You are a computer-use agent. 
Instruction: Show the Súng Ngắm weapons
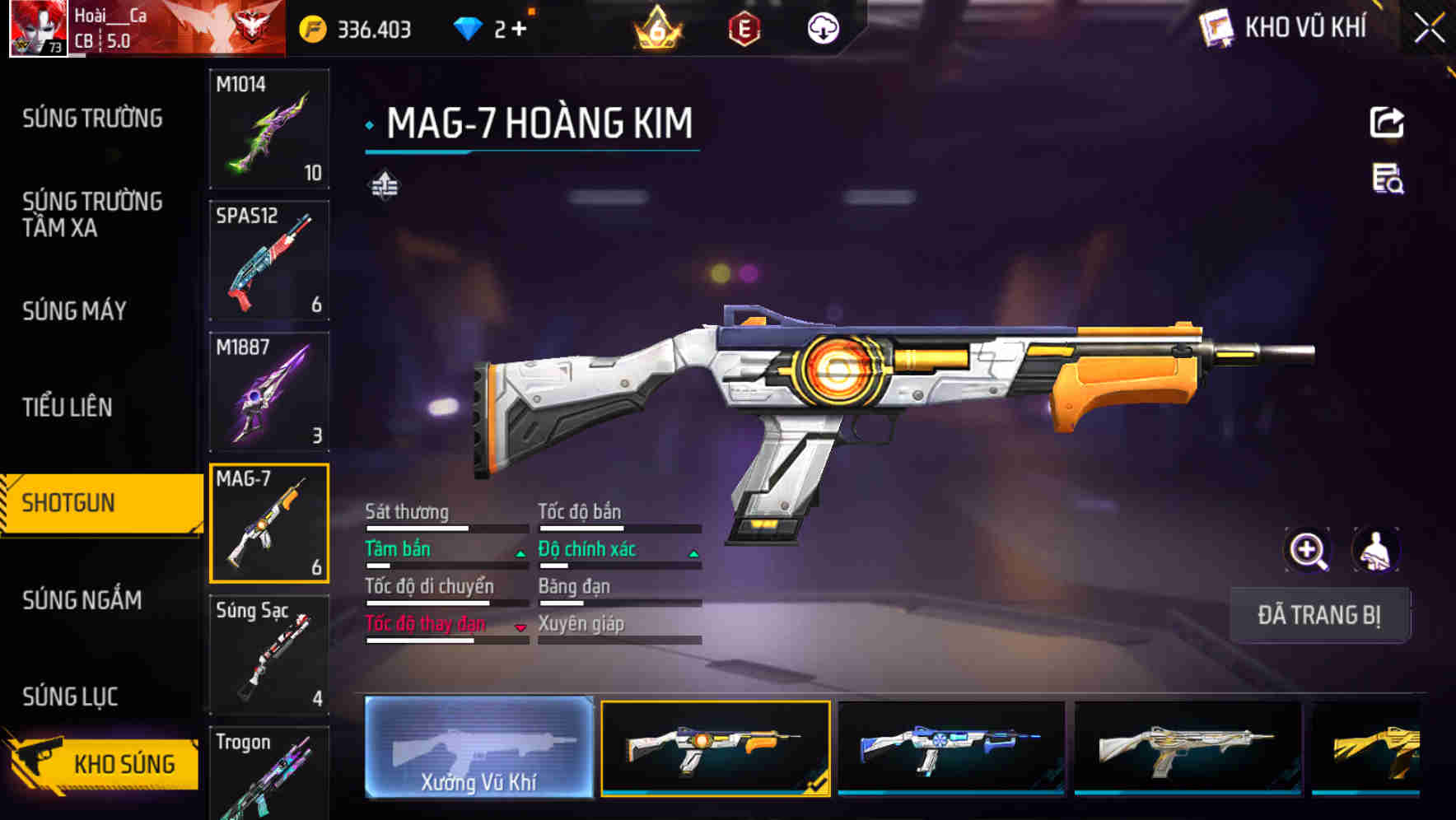click(82, 600)
